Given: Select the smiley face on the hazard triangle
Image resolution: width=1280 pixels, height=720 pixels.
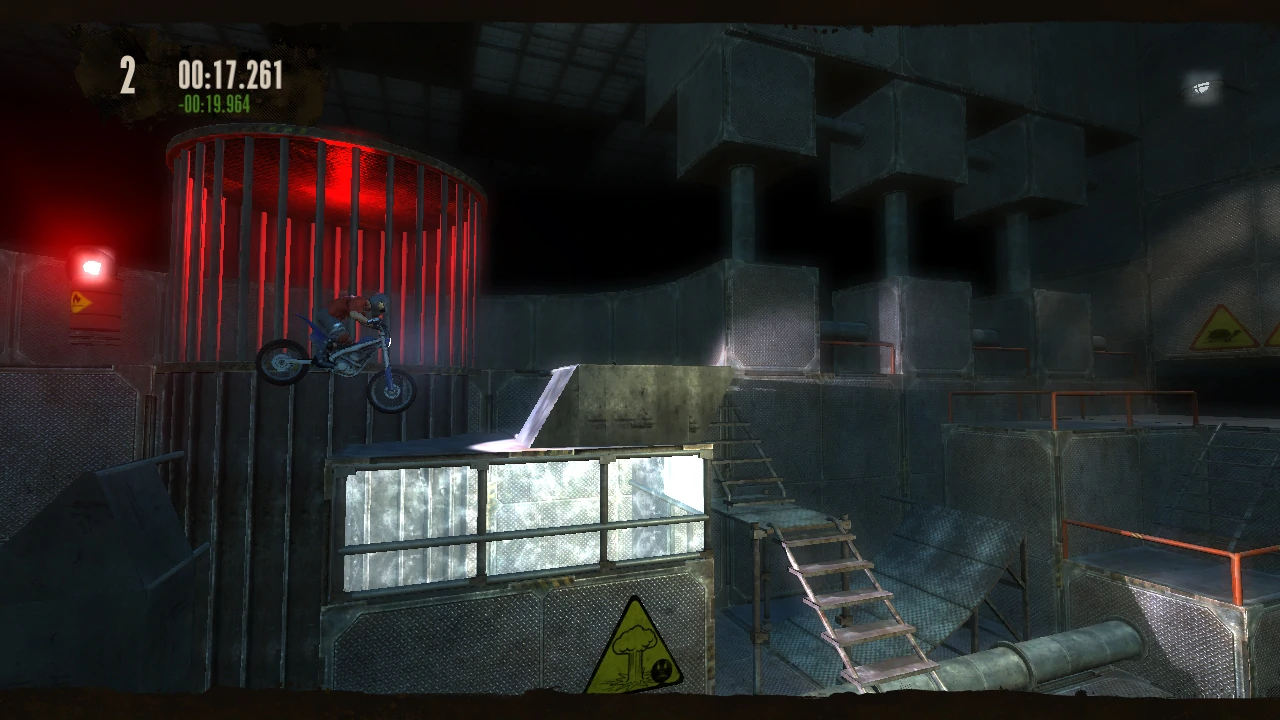Looking at the screenshot, I should tap(660, 670).
